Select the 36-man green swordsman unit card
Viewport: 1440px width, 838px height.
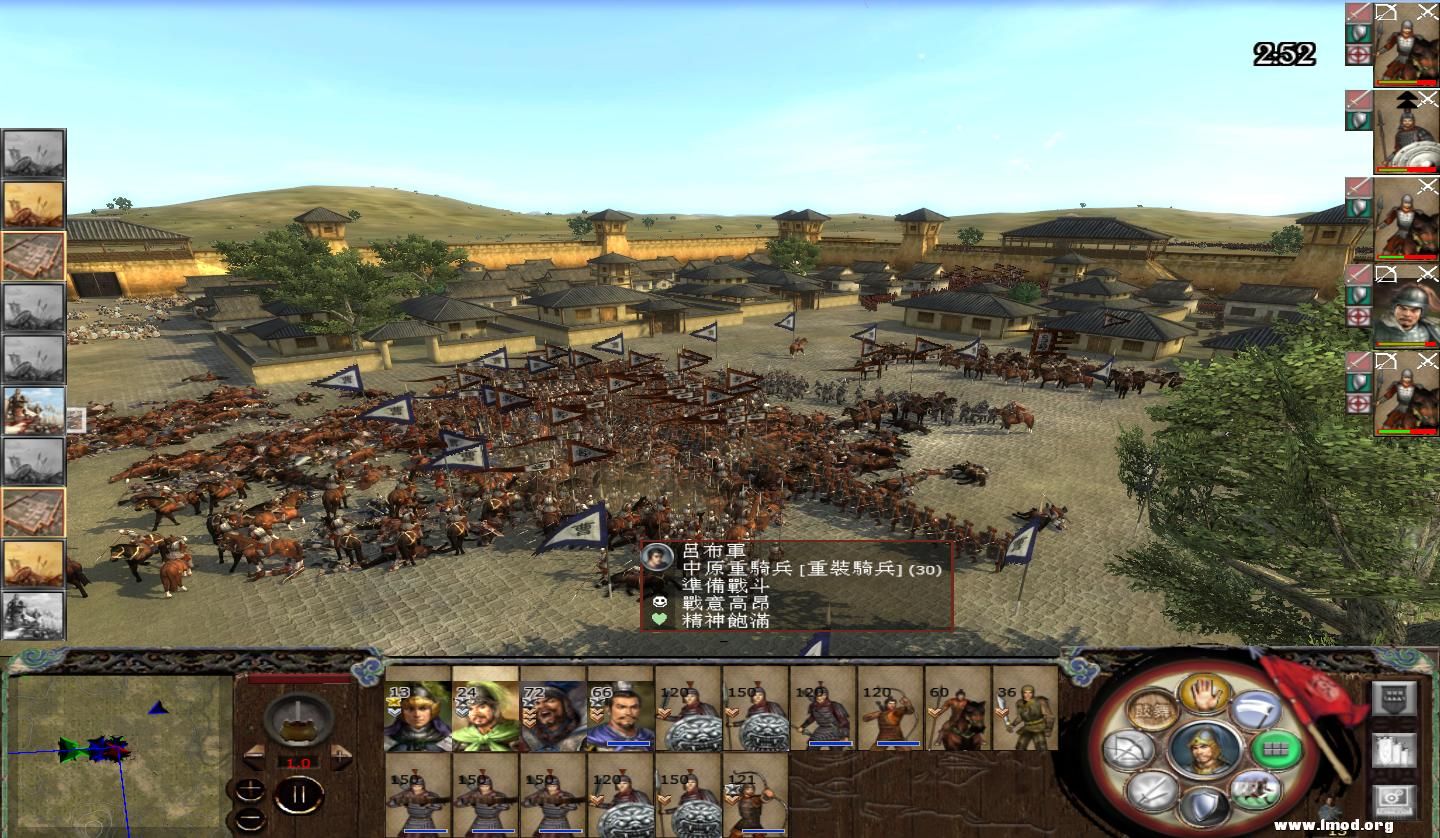tap(1025, 714)
